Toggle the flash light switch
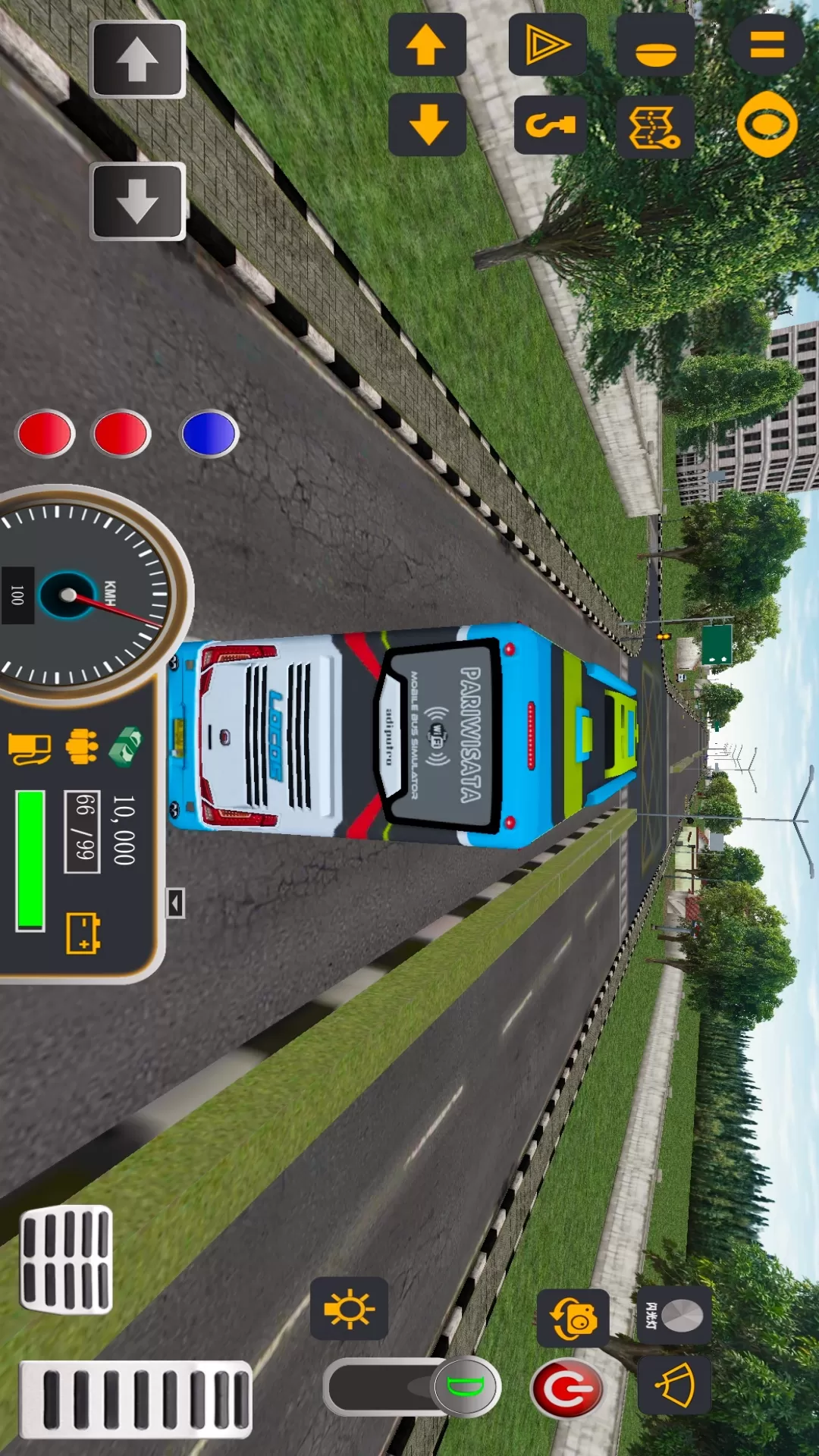 pos(673,1316)
